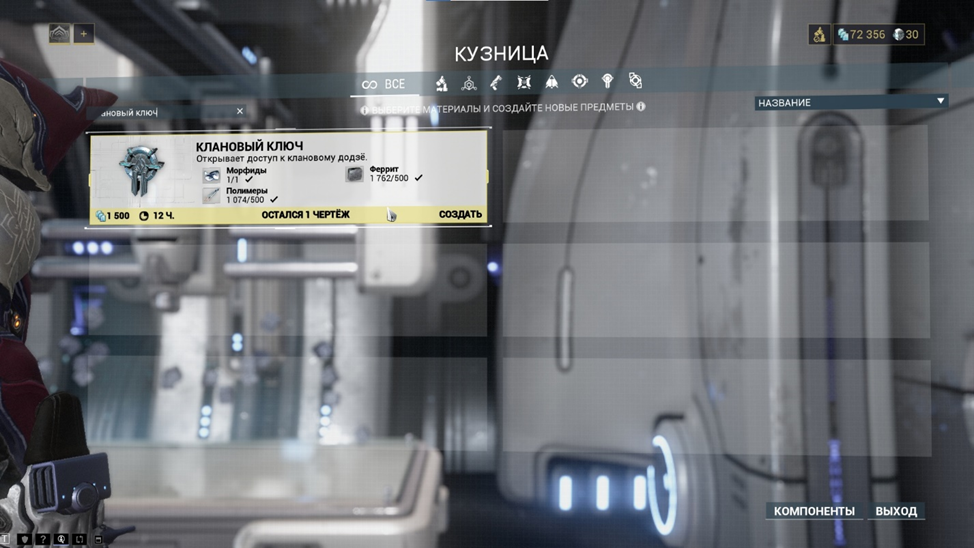Open the КОМПОНЕНТЫ components view
The image size is (974, 548).
[x=814, y=511]
